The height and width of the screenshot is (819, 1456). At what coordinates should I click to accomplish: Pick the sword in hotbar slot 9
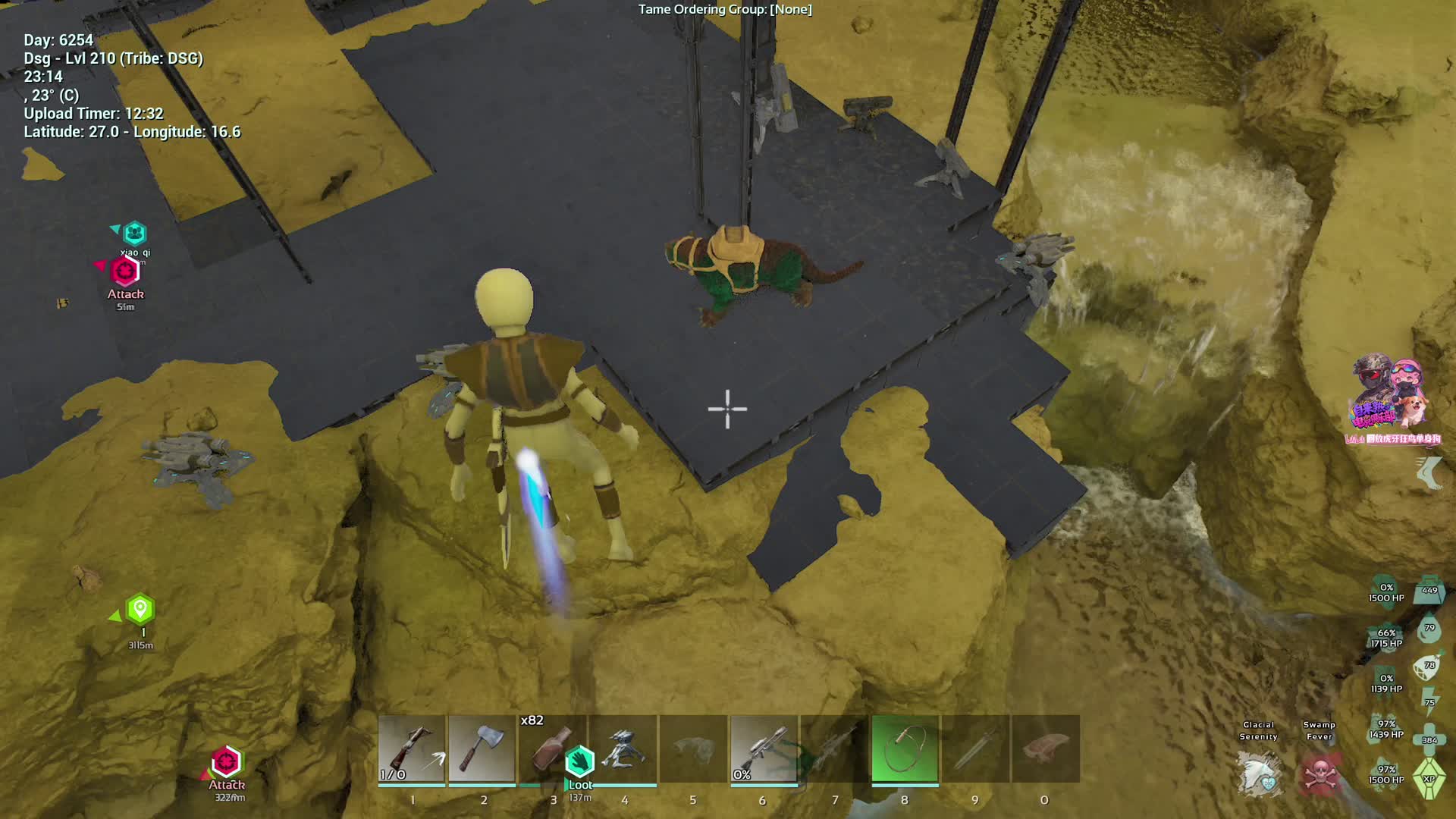(x=975, y=749)
